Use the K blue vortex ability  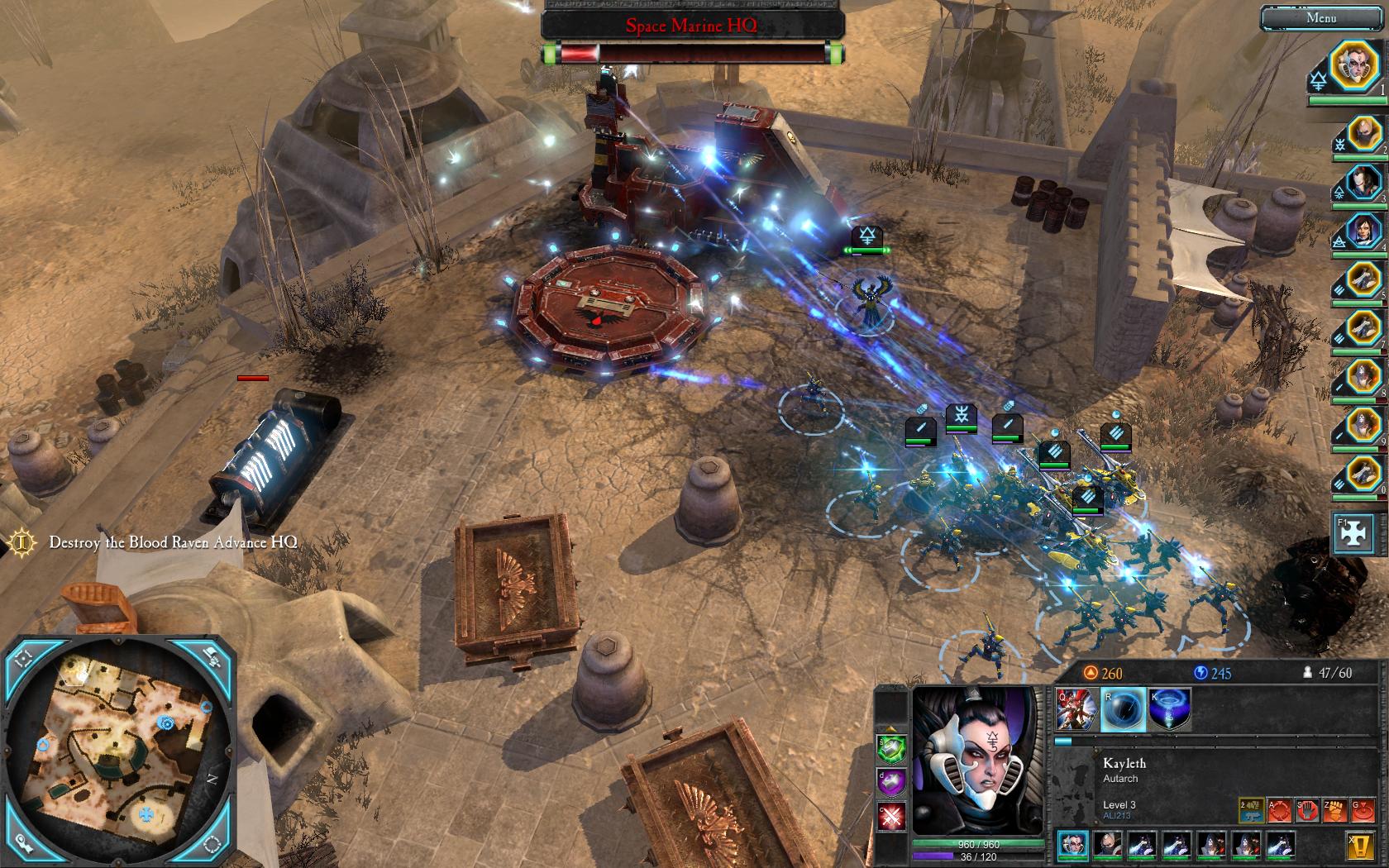pos(1169,709)
